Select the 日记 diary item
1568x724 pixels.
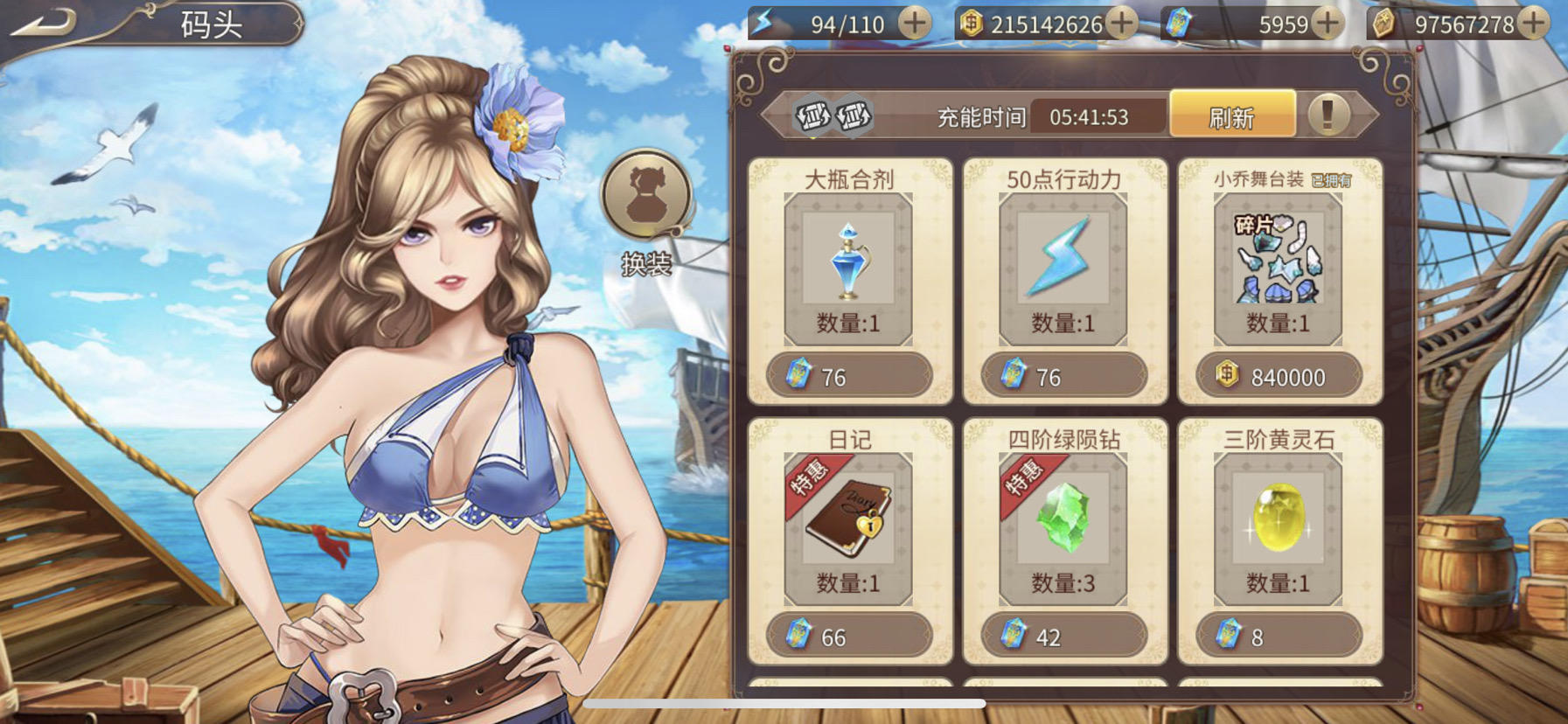pyautogui.click(x=847, y=523)
